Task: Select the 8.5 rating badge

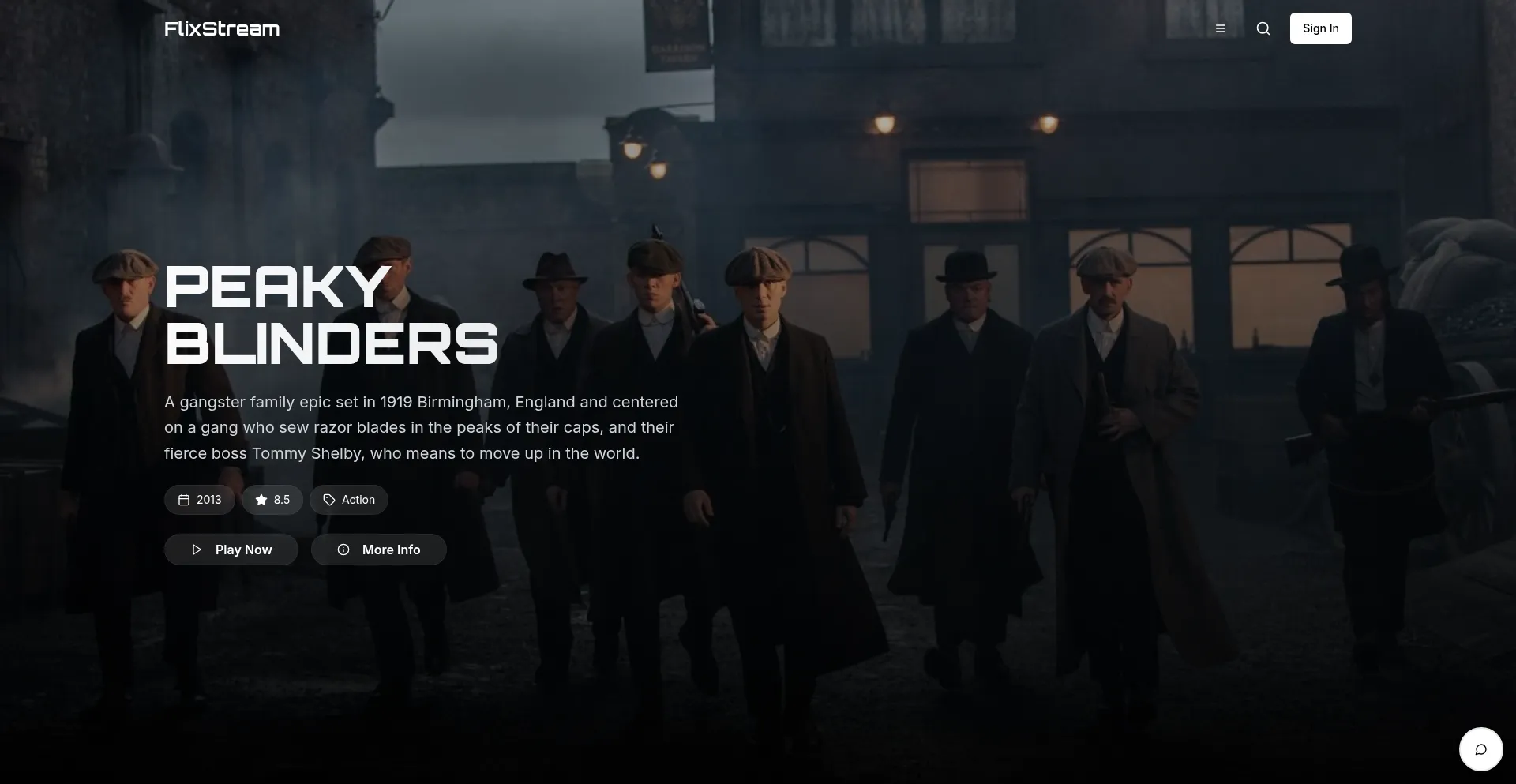Action: [x=272, y=499]
